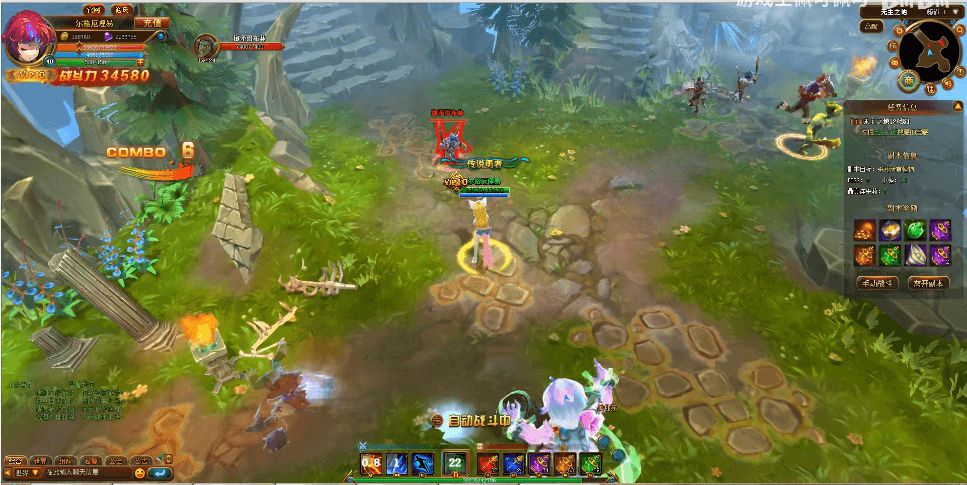Use the red potion staff item

pyautogui.click(x=487, y=463)
